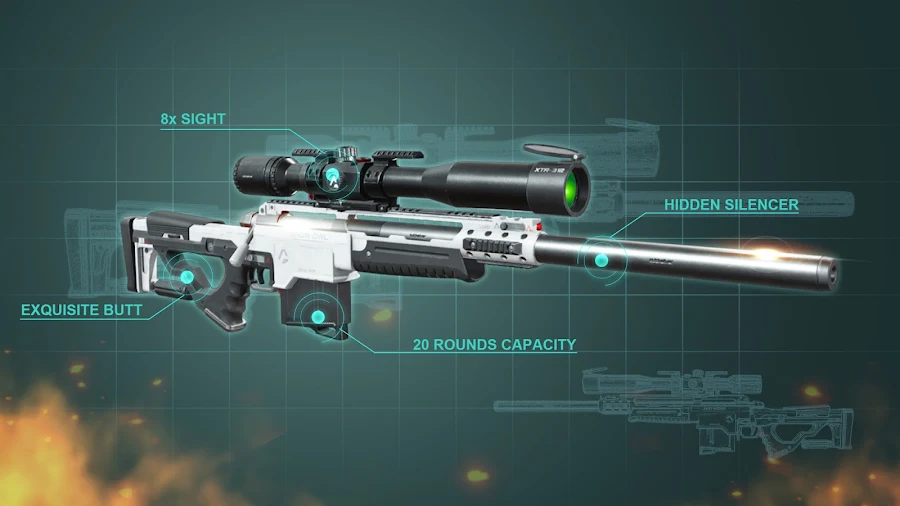Select the Hidden Silencer hotspot on the barrel

[x=601, y=260]
